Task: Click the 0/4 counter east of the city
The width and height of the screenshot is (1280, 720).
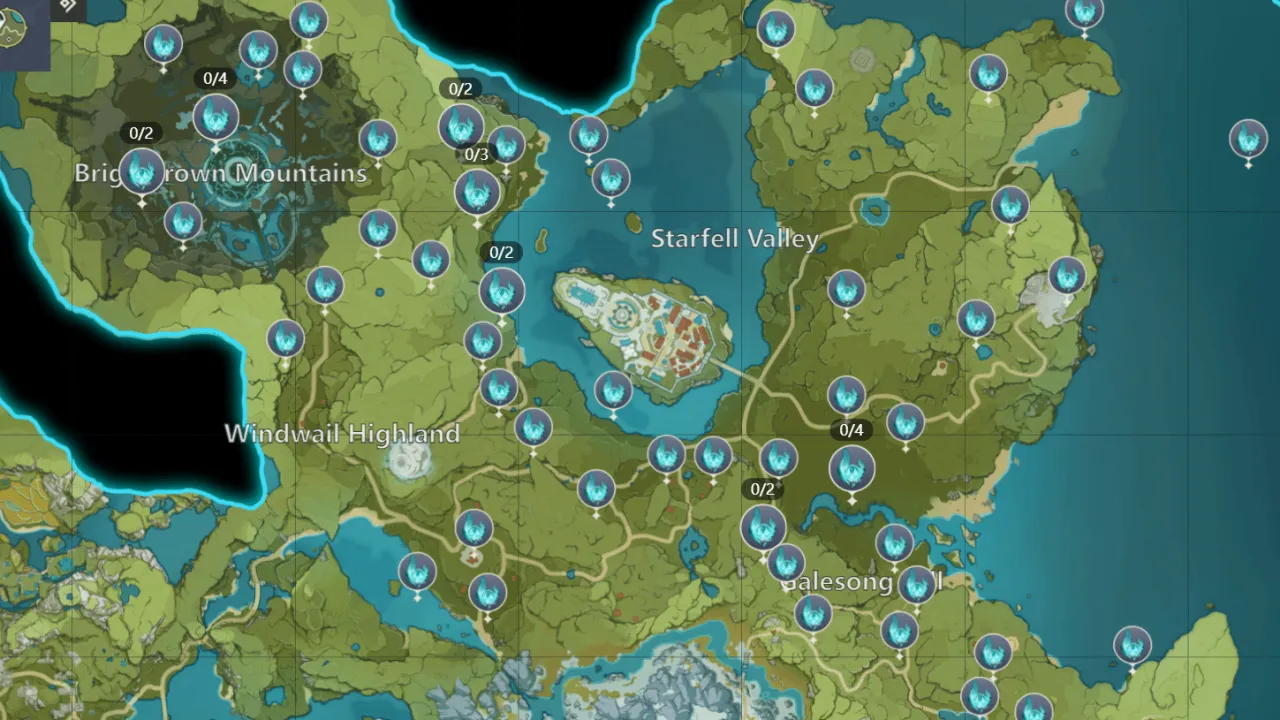Action: [x=850, y=430]
